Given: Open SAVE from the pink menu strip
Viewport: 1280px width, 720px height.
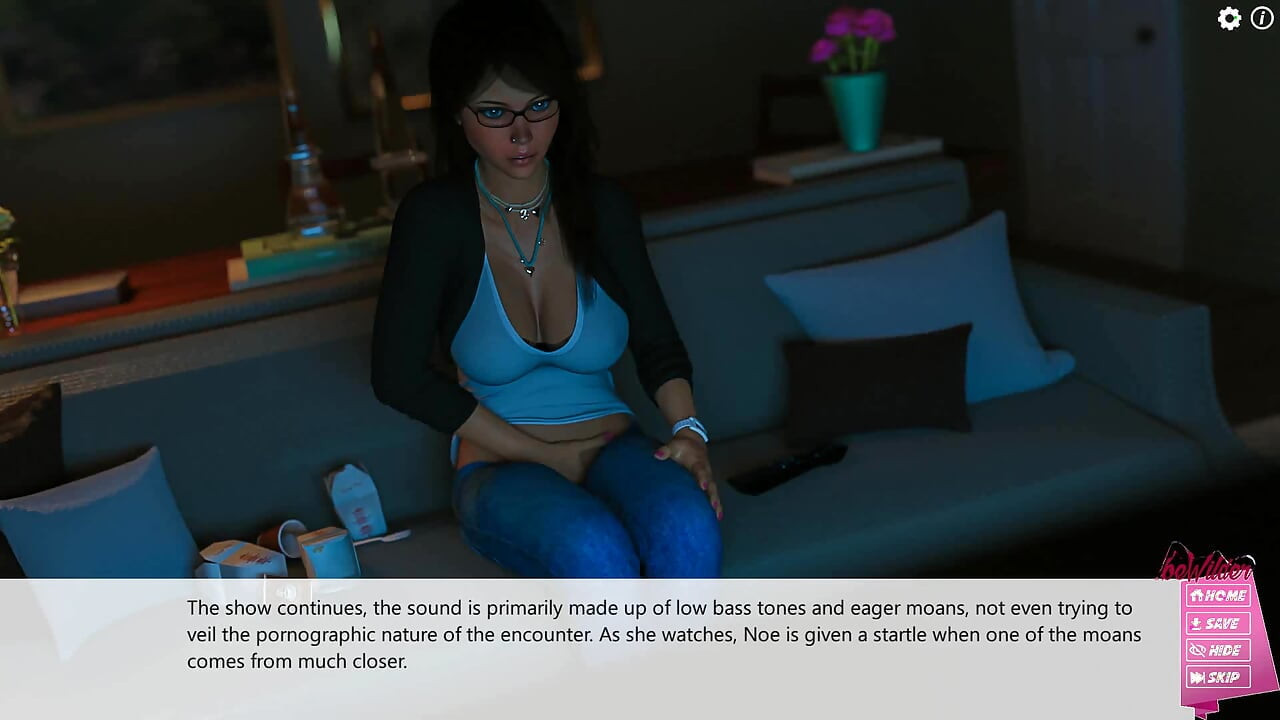Looking at the screenshot, I should [x=1218, y=622].
